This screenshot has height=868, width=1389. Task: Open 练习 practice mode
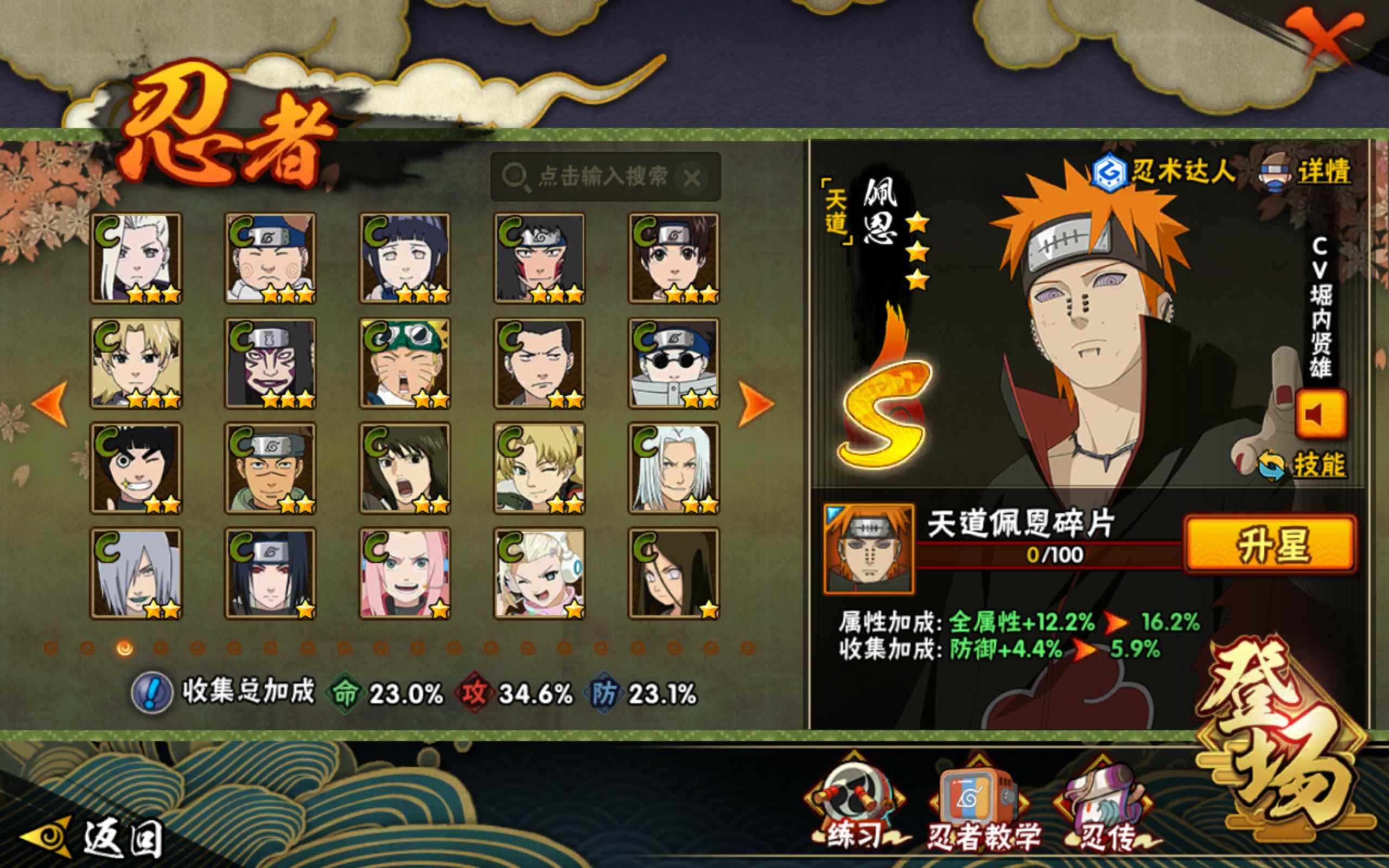[854, 803]
